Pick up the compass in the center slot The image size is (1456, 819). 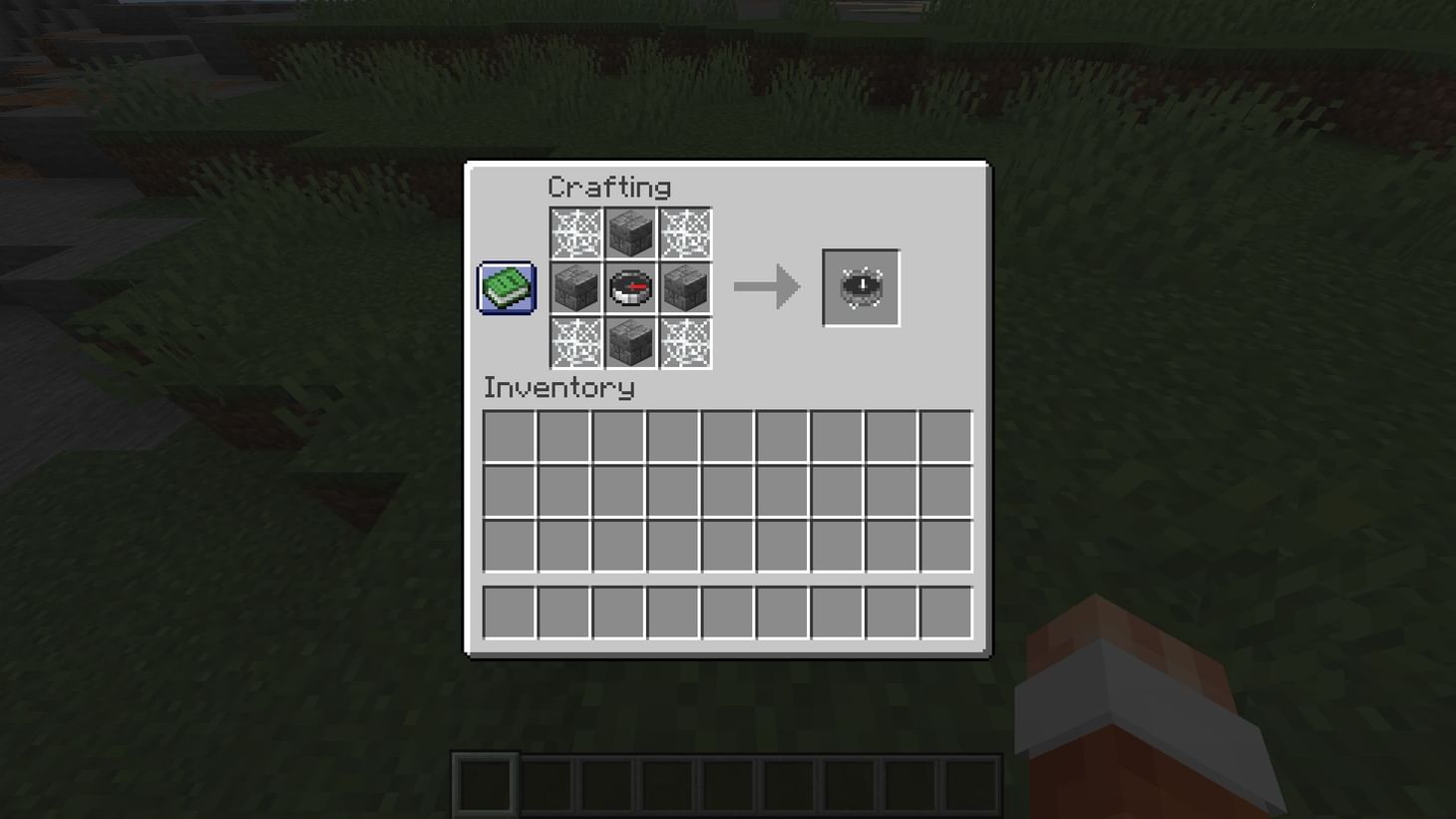click(631, 289)
